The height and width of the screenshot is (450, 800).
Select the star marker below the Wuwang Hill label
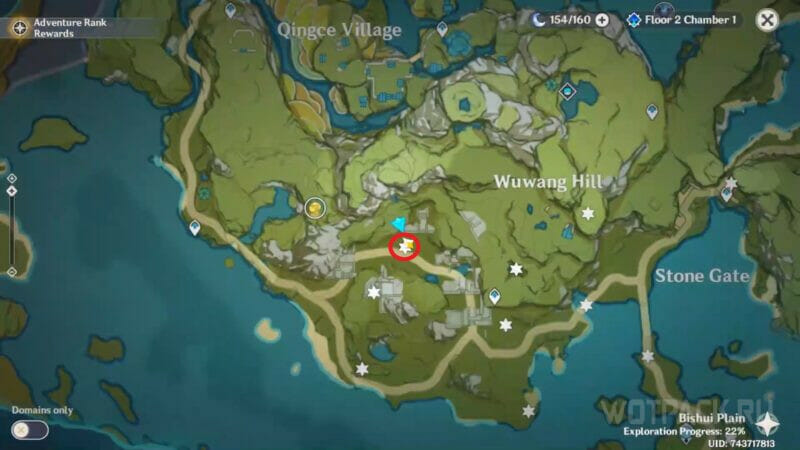point(588,214)
